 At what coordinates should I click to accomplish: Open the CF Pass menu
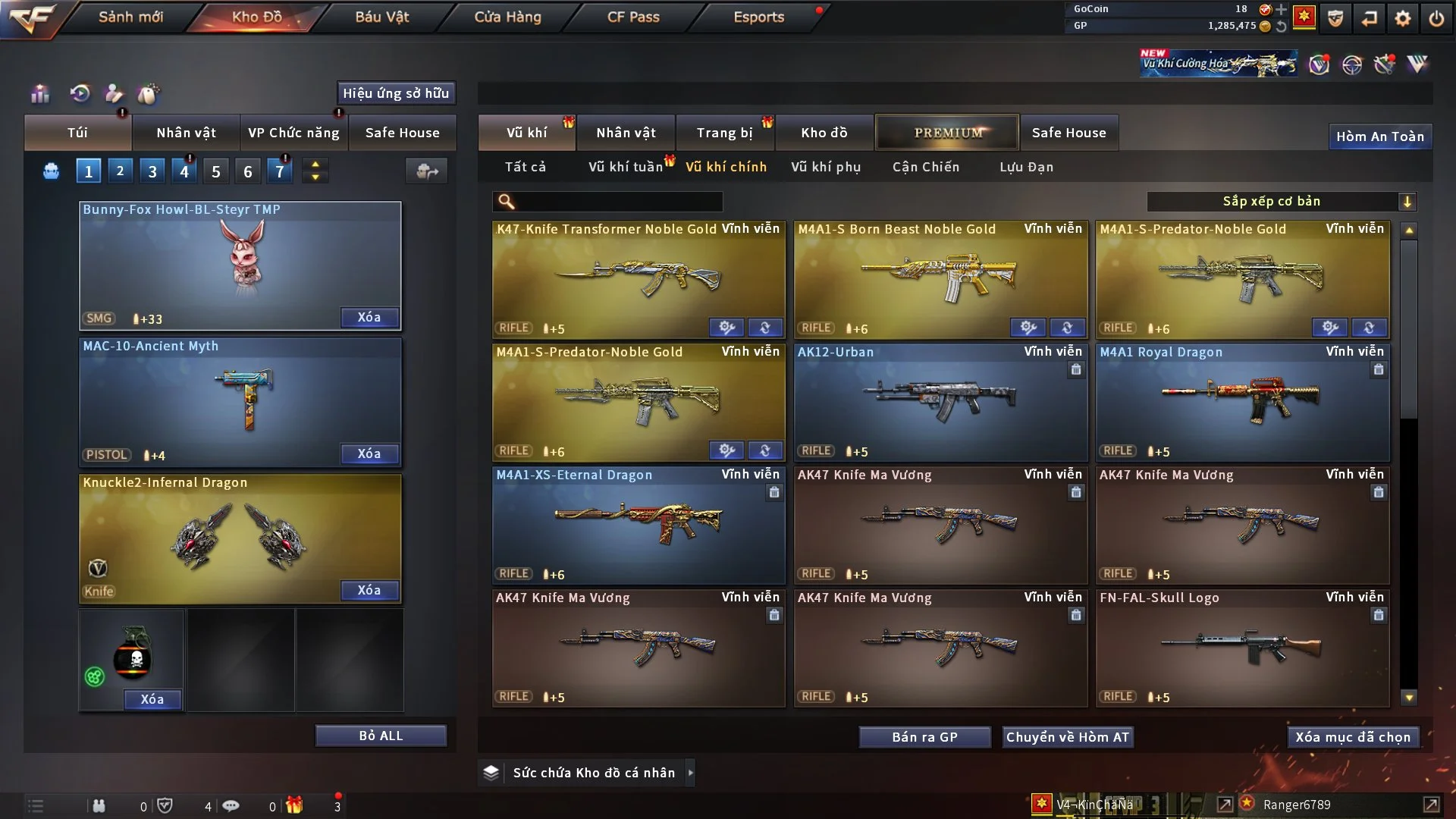pyautogui.click(x=633, y=17)
